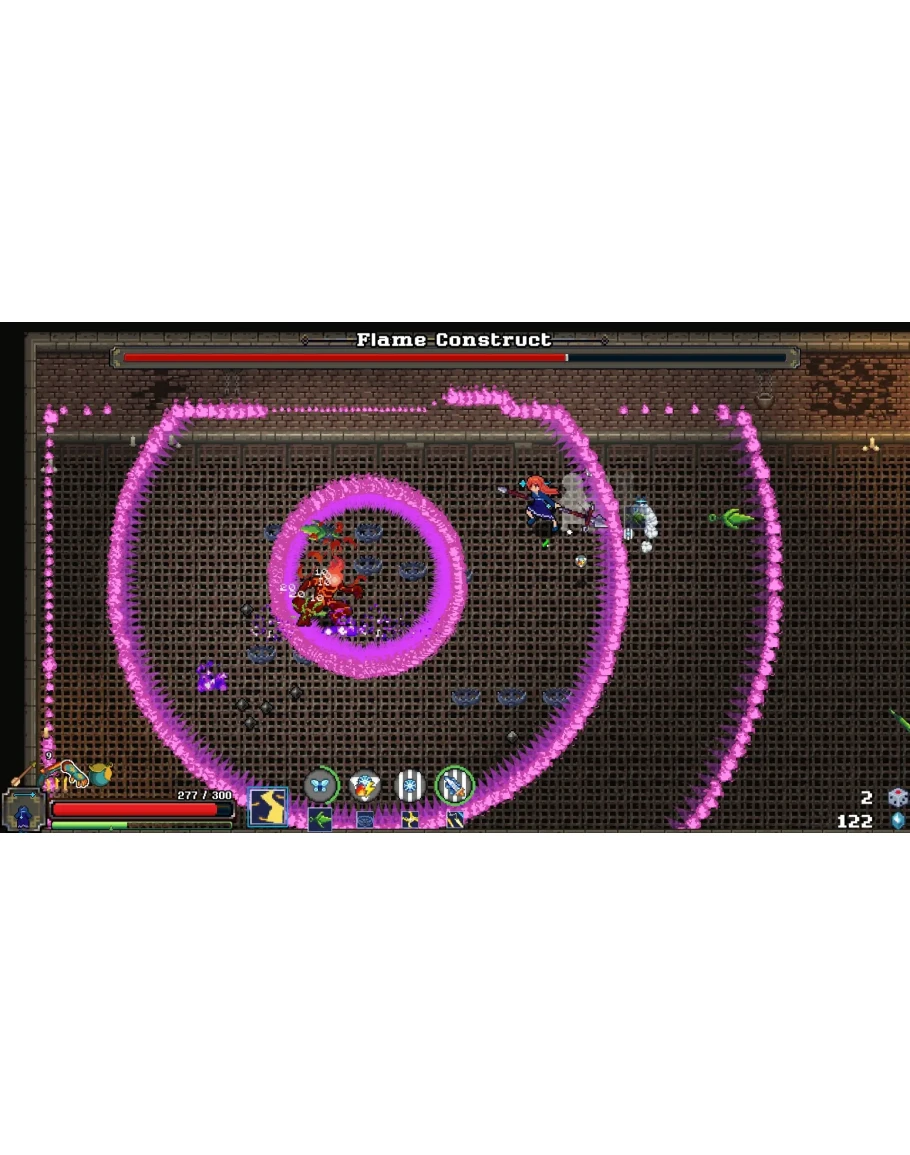Viewport: 910px width, 1155px height.
Task: Activate the blue butterfly ability
Action: (321, 786)
